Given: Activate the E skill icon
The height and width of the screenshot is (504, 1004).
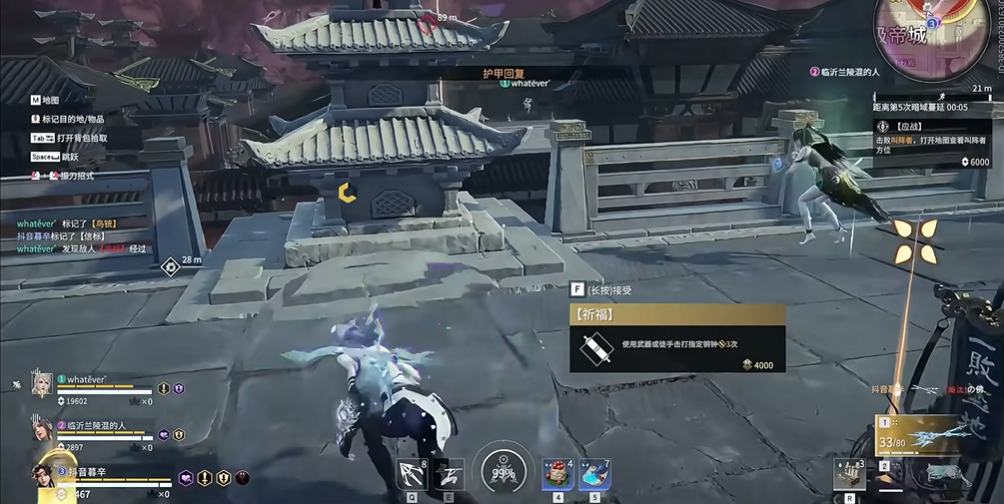Looking at the screenshot, I should [449, 472].
